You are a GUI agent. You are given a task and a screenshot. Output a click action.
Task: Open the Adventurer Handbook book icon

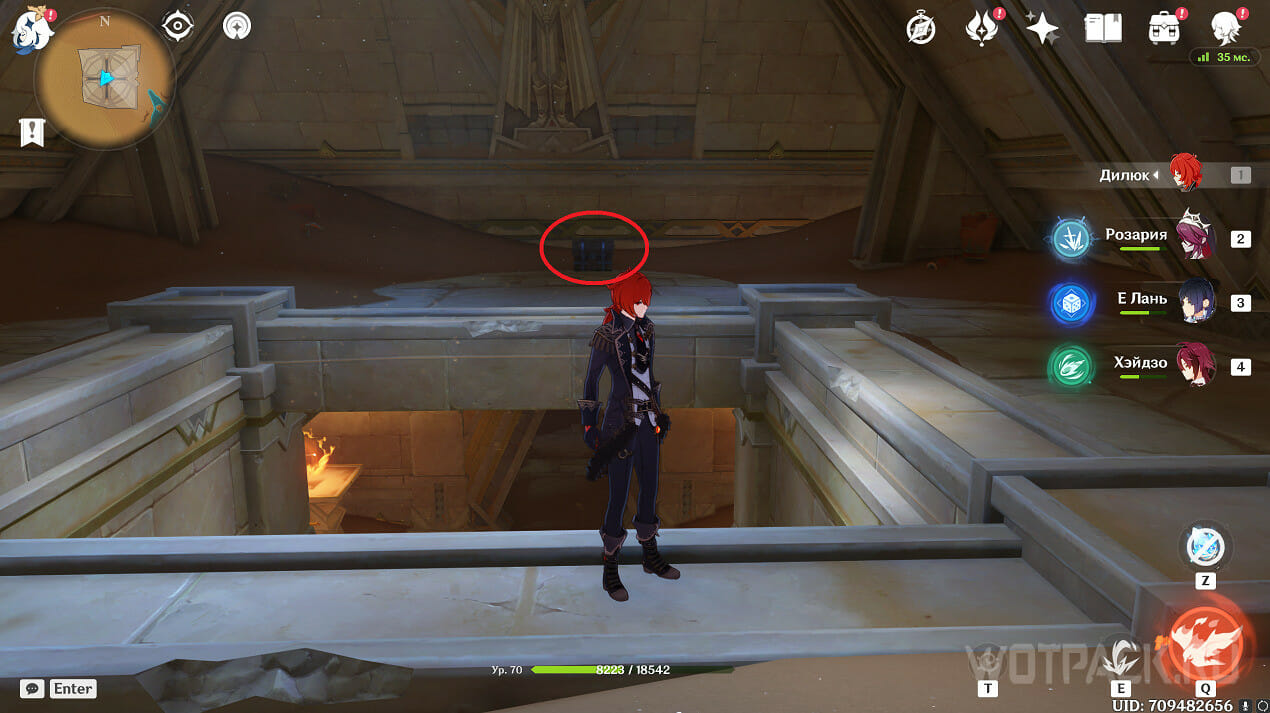(1102, 28)
